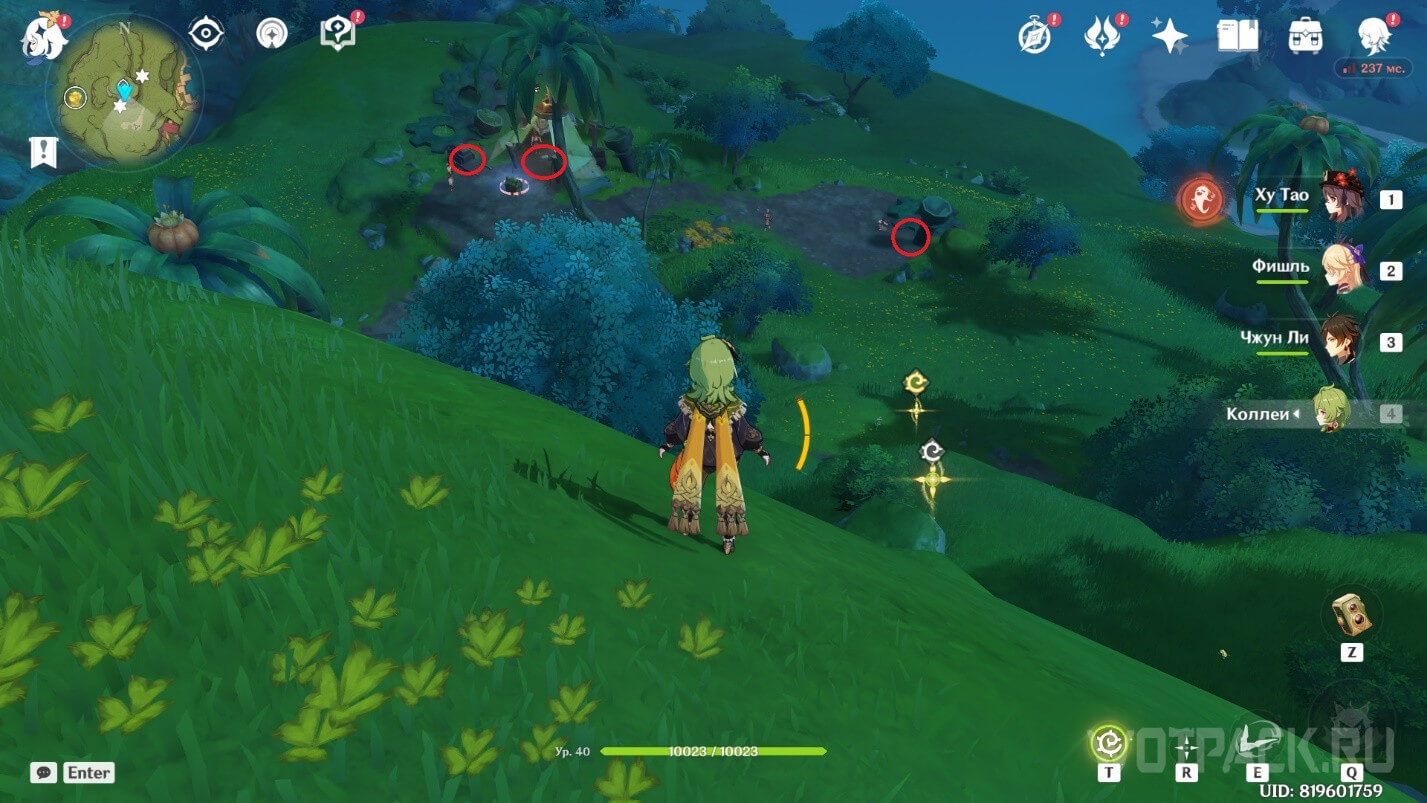Activate the elemental burst icon
Screen dimensions: 1427x803
[1350, 722]
